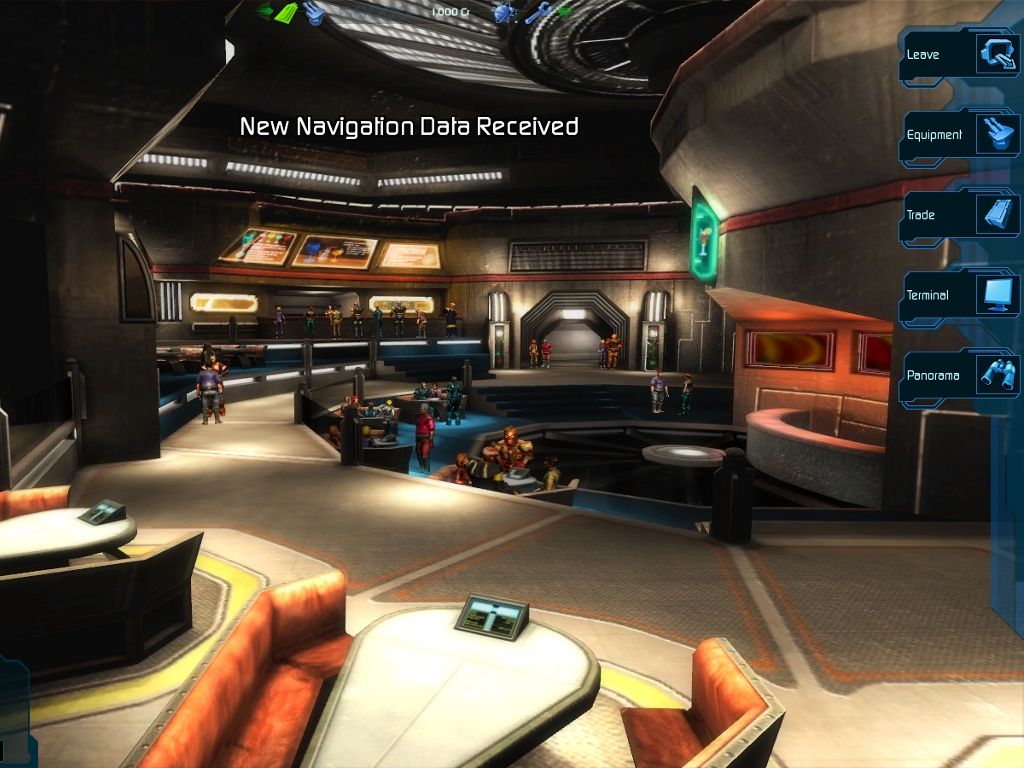Switch to Panorama view
This screenshot has height=768, width=1024.
tap(958, 375)
